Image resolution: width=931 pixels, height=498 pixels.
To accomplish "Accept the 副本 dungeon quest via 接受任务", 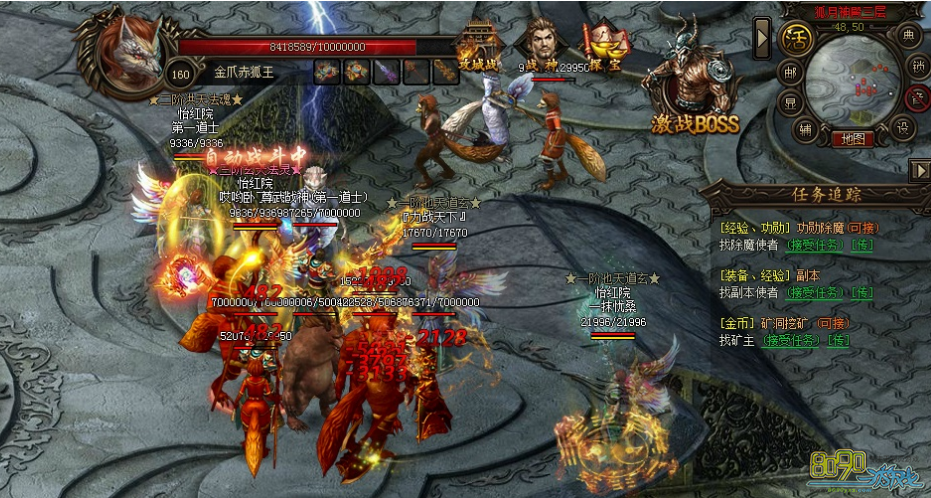I will pos(816,292).
